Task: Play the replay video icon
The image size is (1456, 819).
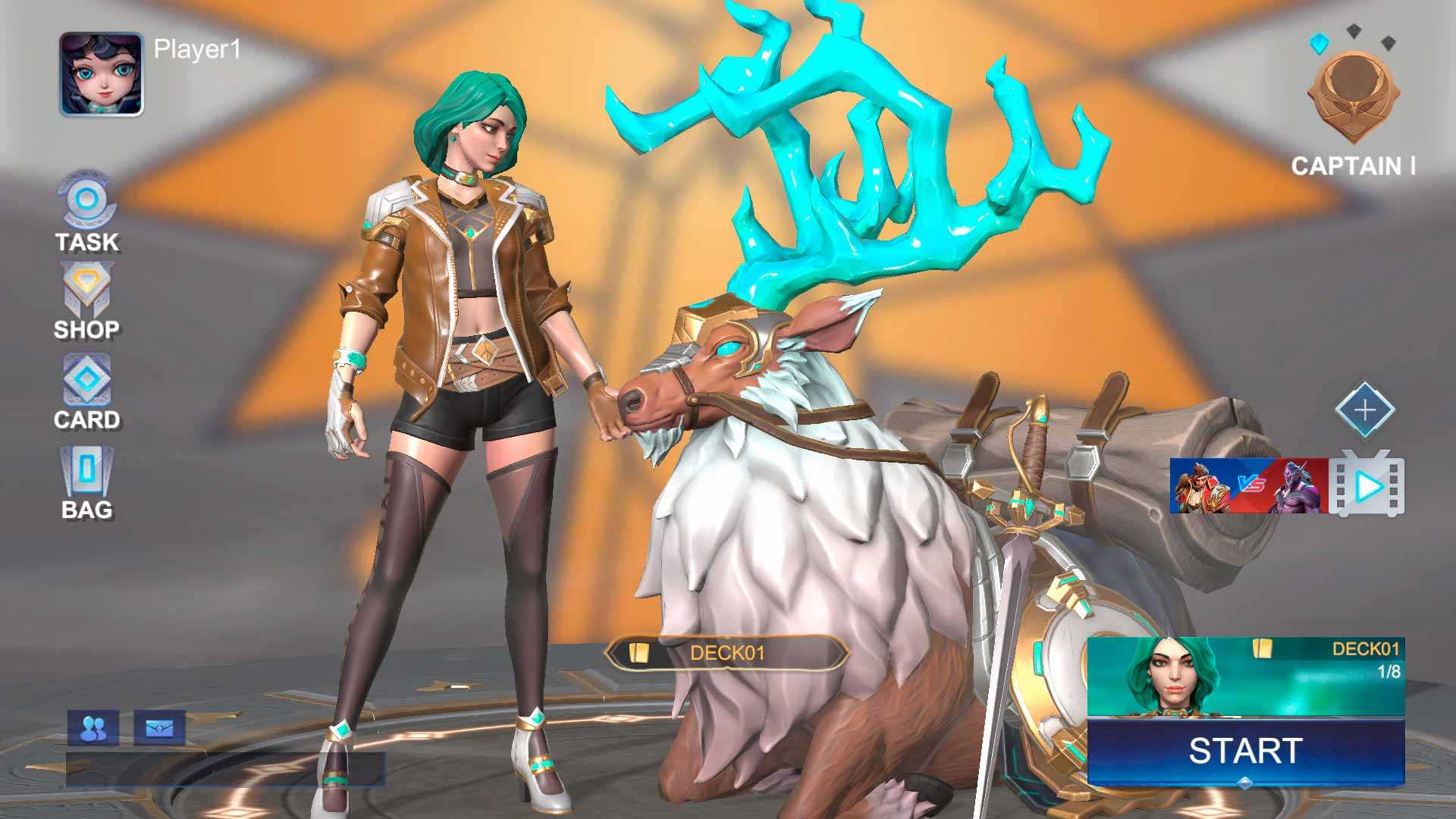Action: pos(1367,485)
